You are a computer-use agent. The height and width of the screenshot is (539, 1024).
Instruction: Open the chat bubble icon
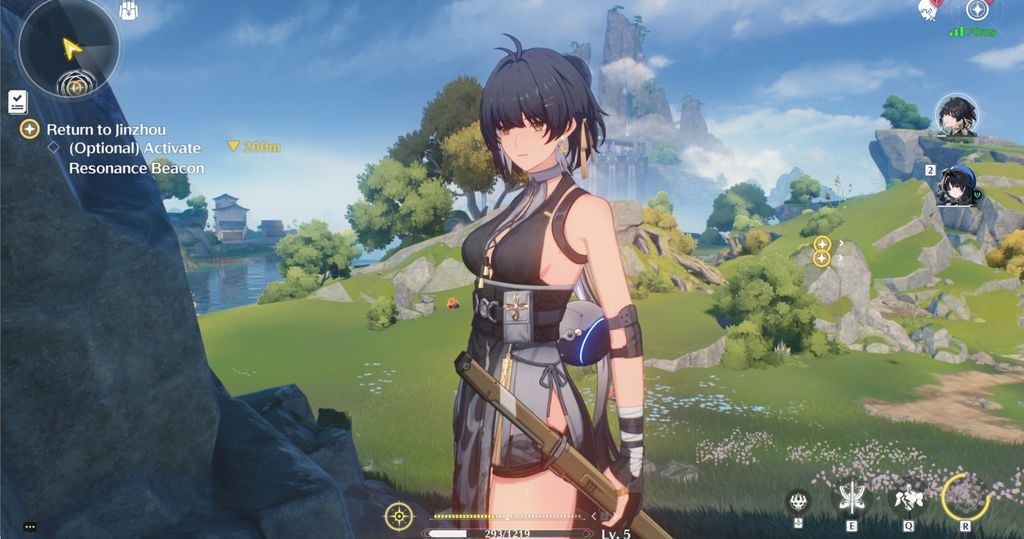pyautogui.click(x=29, y=526)
